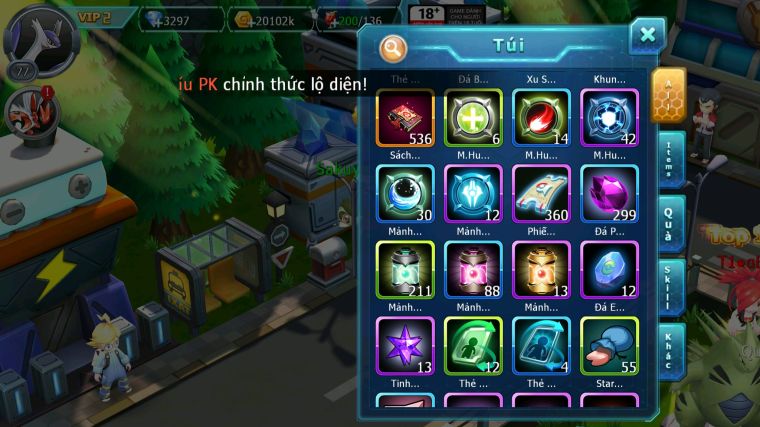This screenshot has height=427, width=760.
Task: Switch to the Khác tab
Action: coord(671,350)
